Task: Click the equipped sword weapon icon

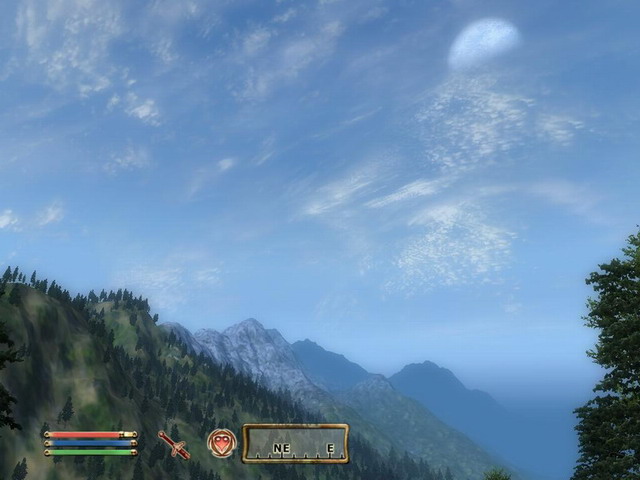Action: 174,444
